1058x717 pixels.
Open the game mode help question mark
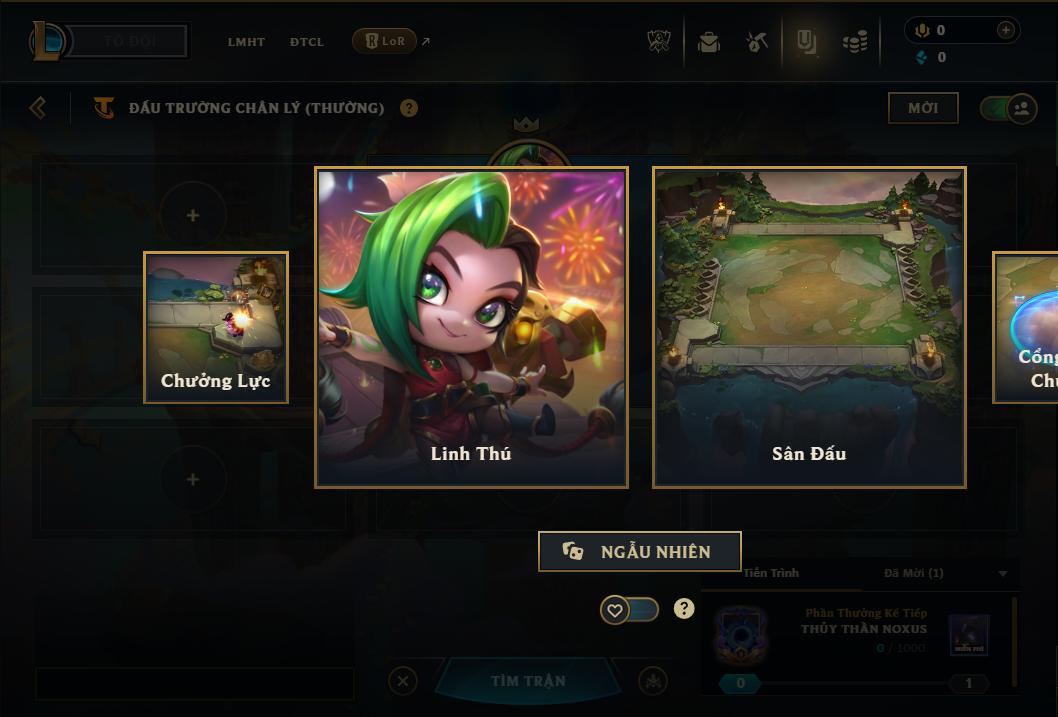coord(409,108)
